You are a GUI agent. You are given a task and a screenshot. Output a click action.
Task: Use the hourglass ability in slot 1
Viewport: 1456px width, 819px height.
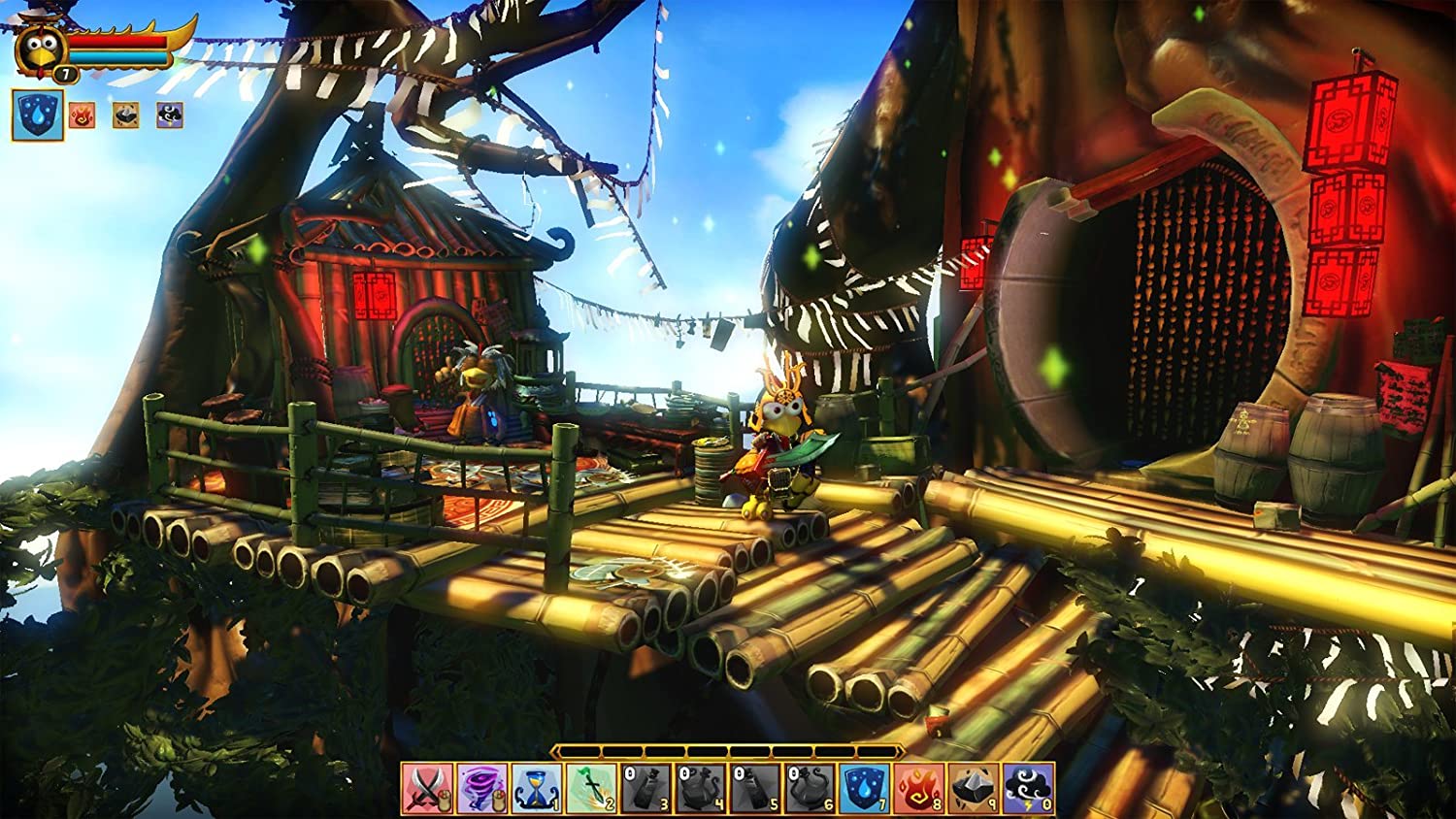(x=537, y=788)
